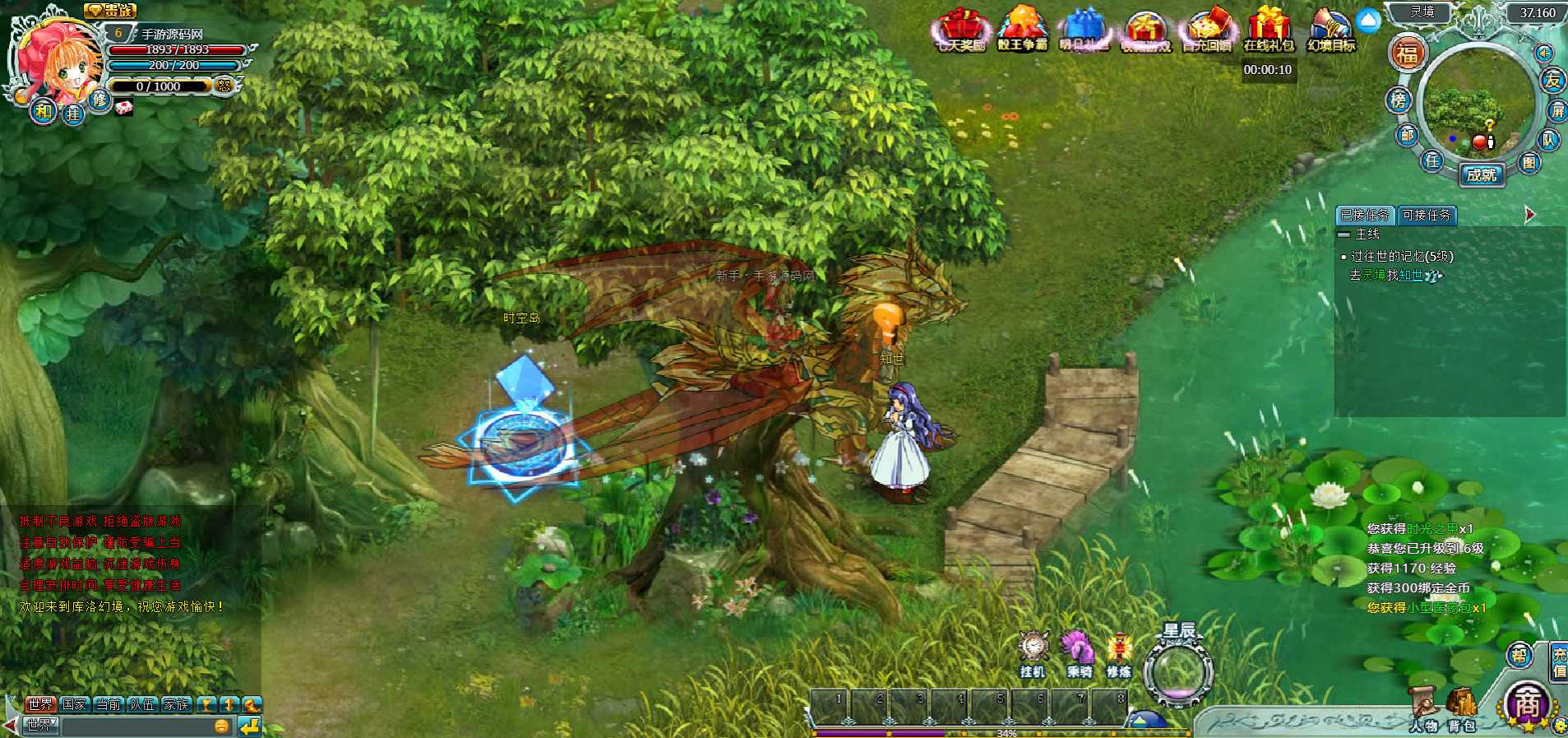Open the 背包 backpack inventory
This screenshot has width=1568, height=738.
coord(1461,708)
